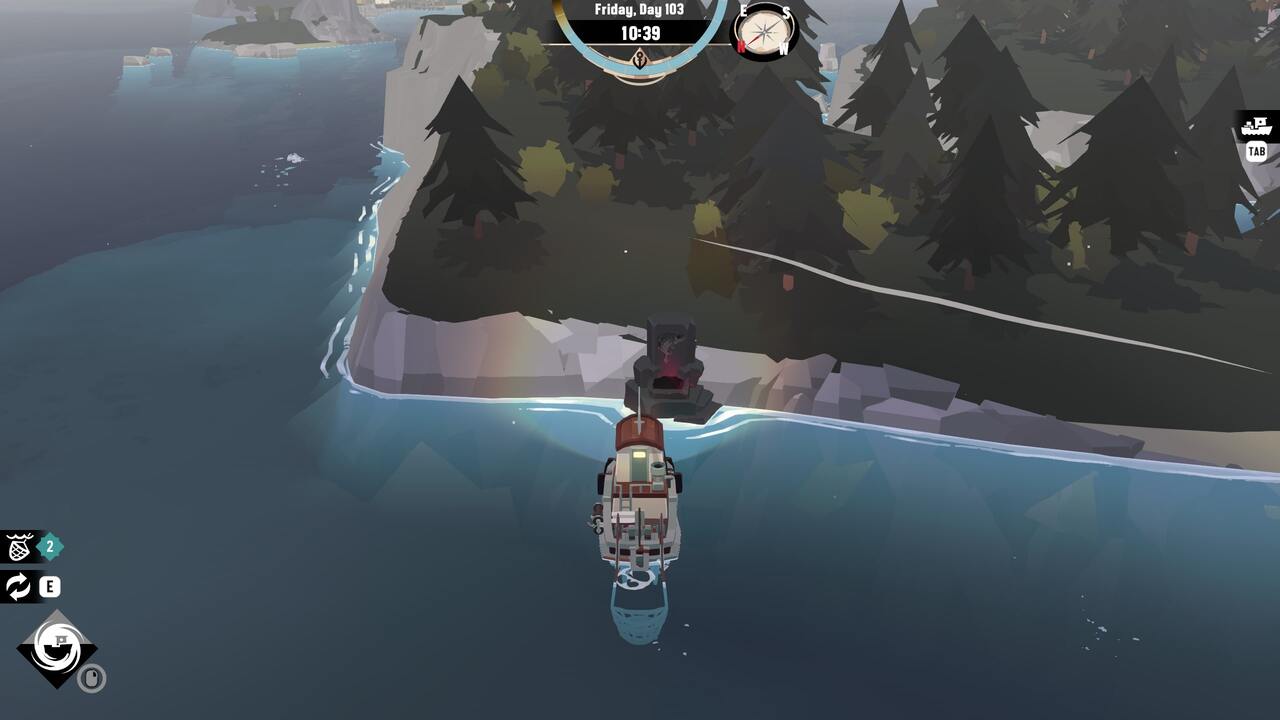Click the TAB key prompt label
The height and width of the screenshot is (720, 1280).
click(1258, 152)
